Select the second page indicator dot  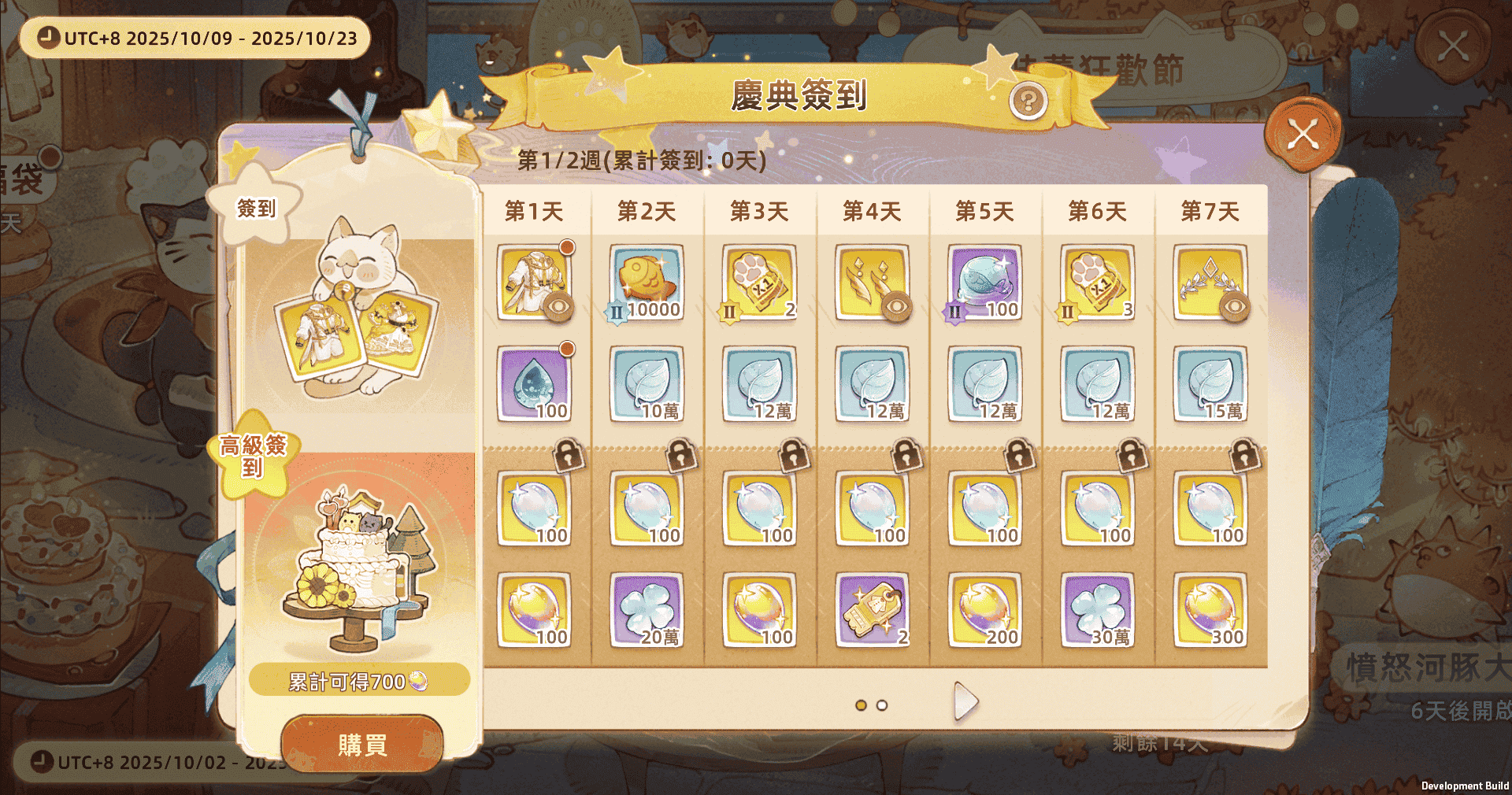pos(880,706)
